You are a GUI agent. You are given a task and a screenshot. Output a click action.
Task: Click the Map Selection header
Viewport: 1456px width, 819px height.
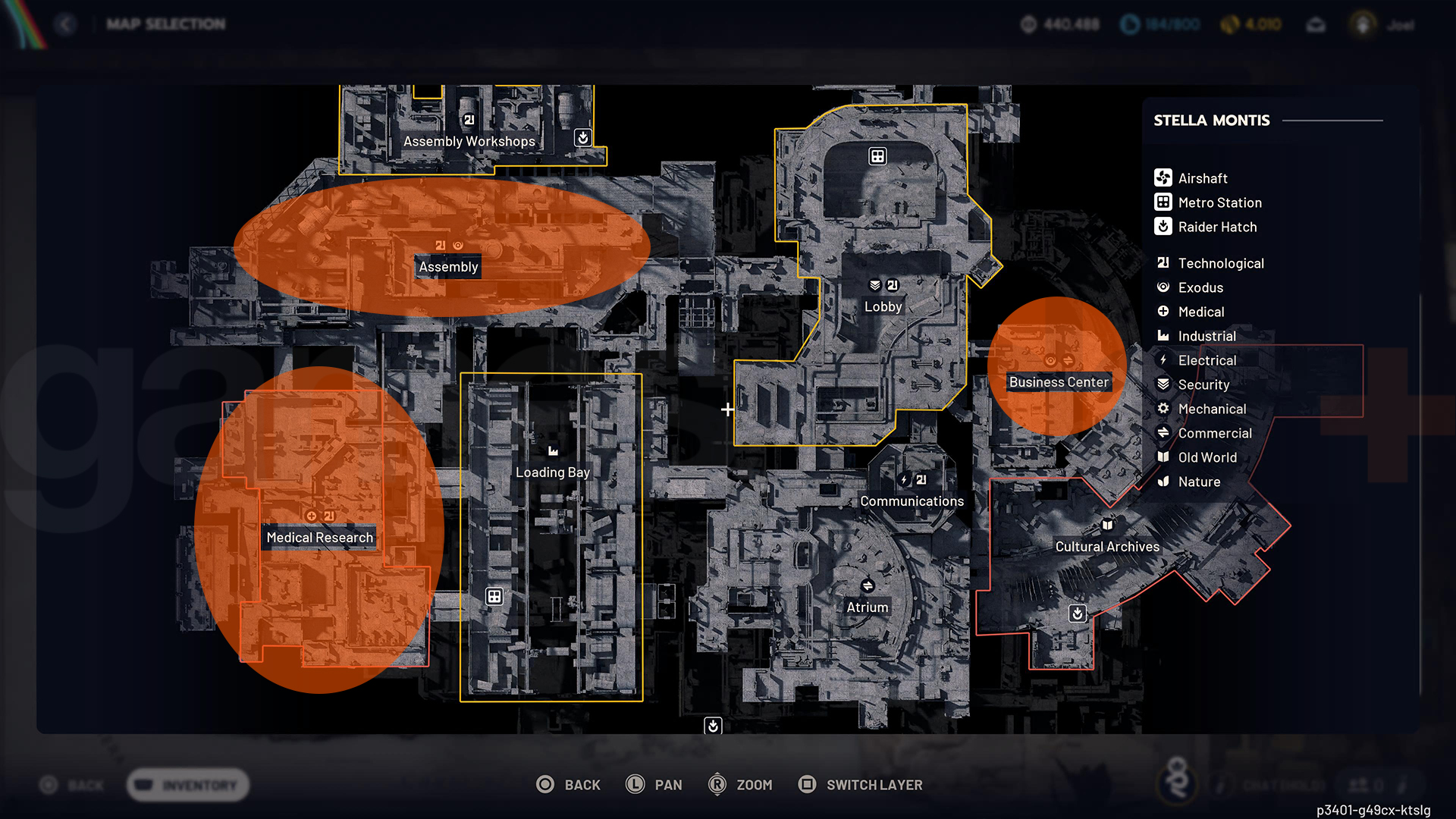coord(165,24)
